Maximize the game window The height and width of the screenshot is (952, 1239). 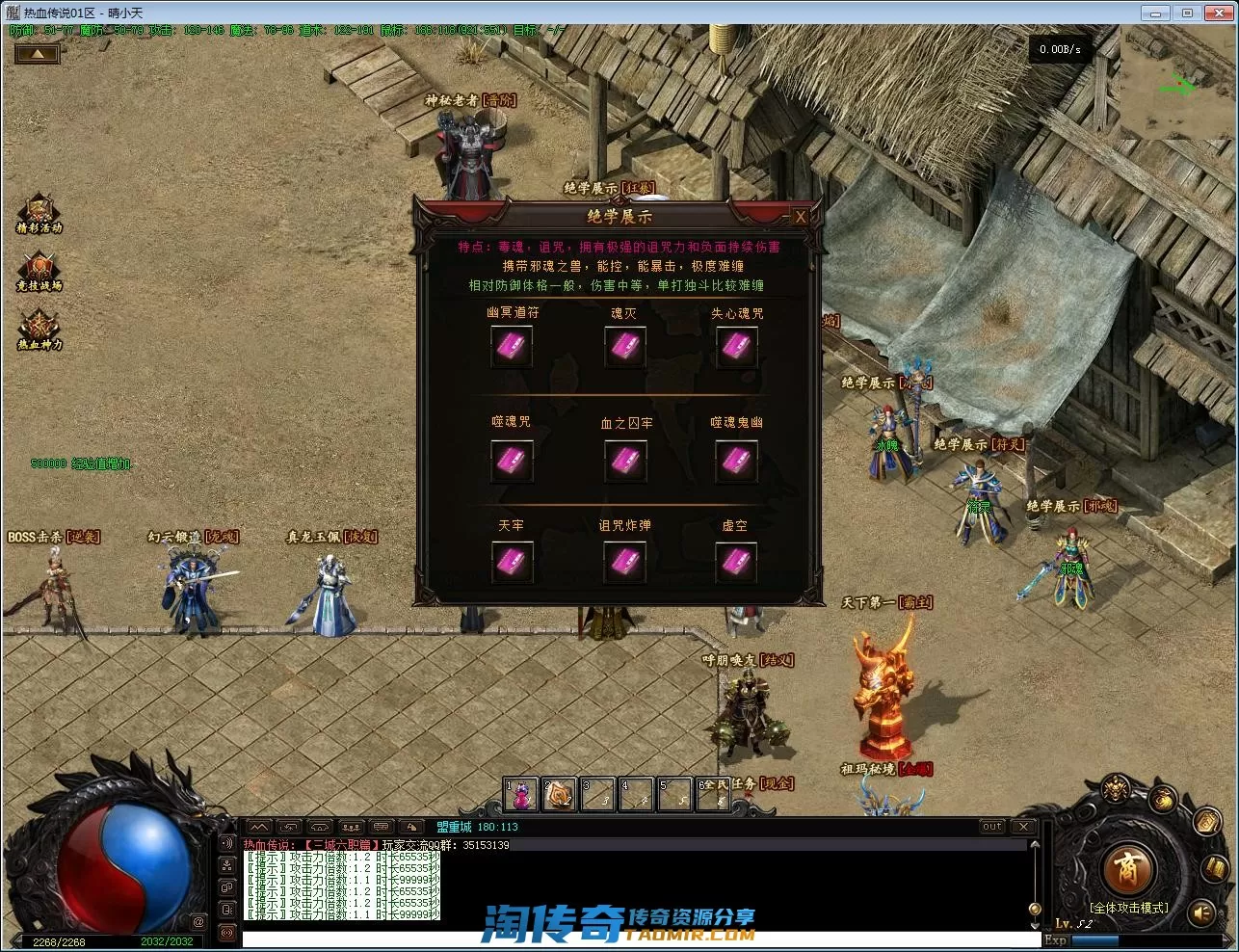tap(1187, 13)
